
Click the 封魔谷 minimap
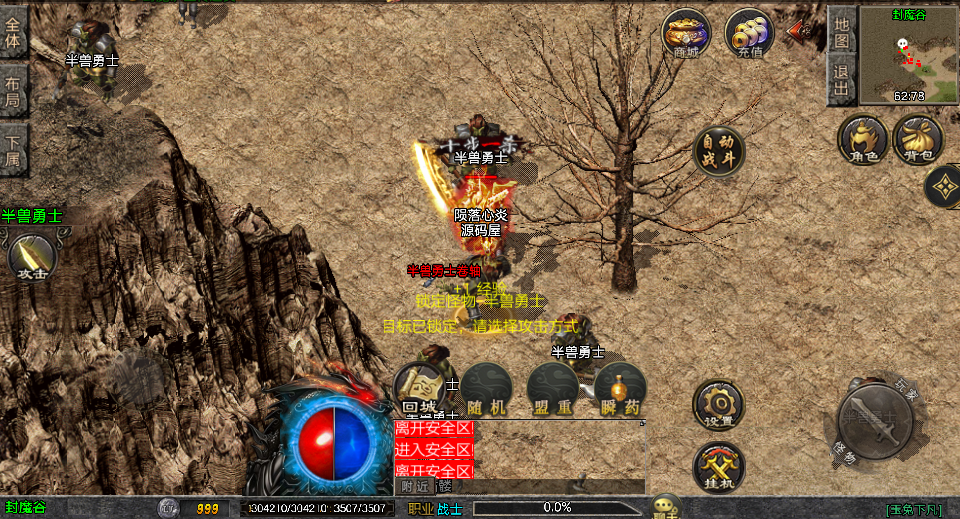tap(908, 56)
